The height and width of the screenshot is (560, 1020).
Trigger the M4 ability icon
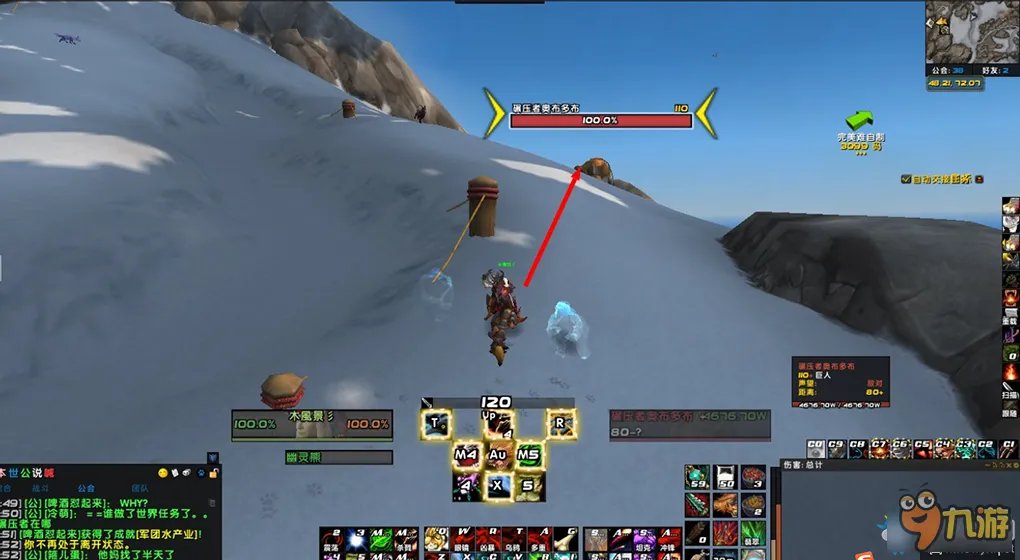(x=467, y=455)
